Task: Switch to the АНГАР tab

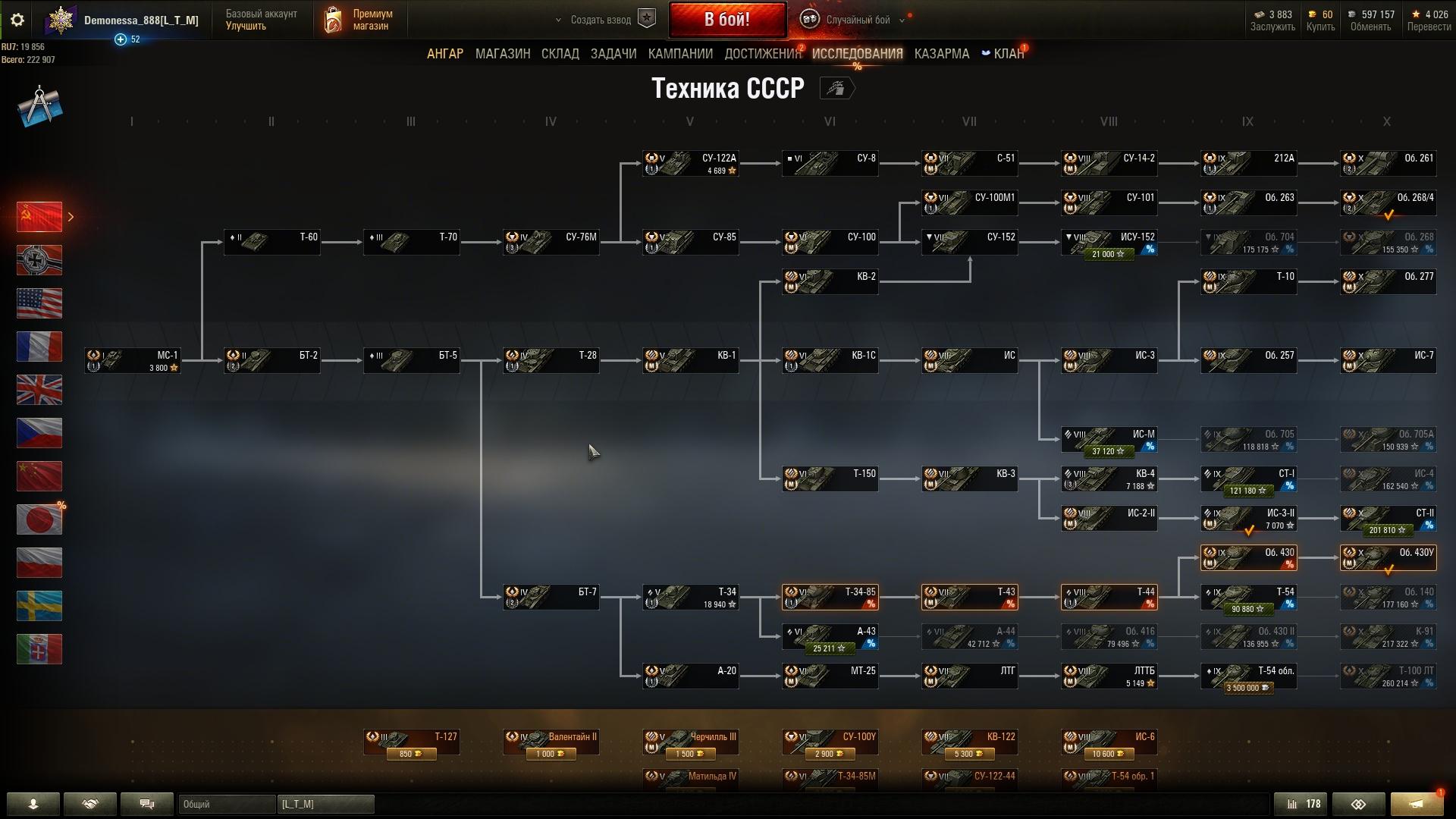Action: click(x=444, y=54)
